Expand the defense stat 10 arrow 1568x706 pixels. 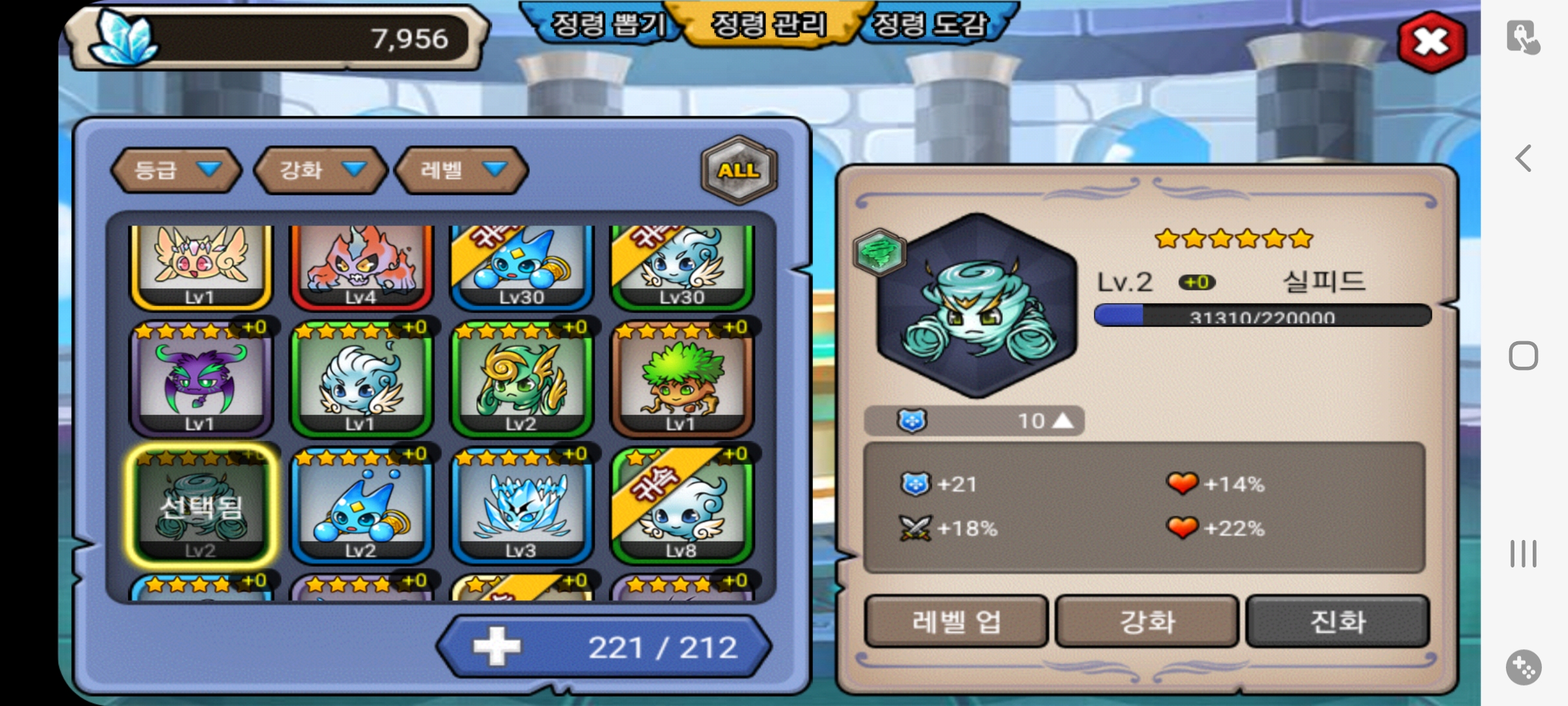[1063, 421]
